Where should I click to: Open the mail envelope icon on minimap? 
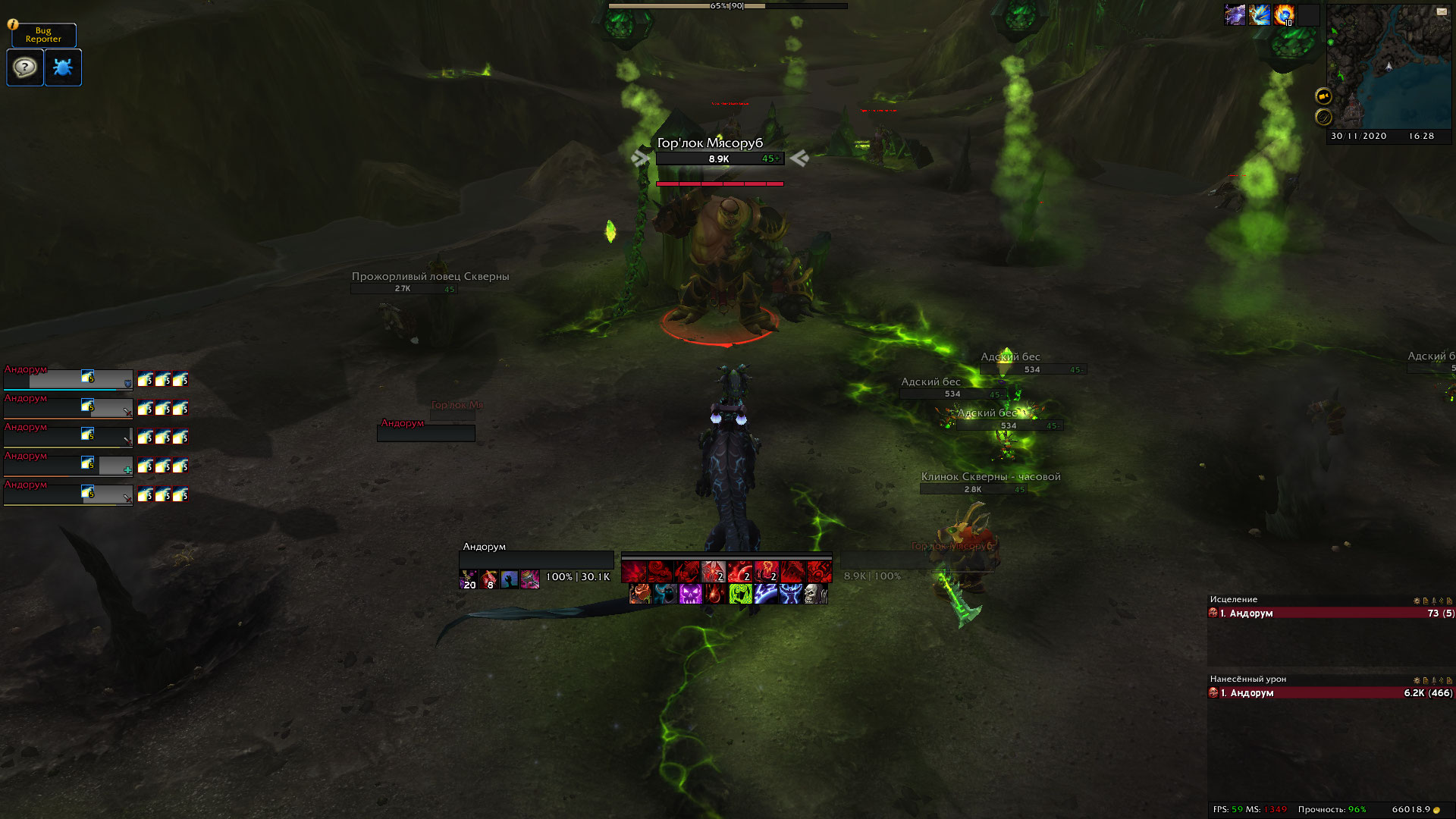[x=1441, y=11]
